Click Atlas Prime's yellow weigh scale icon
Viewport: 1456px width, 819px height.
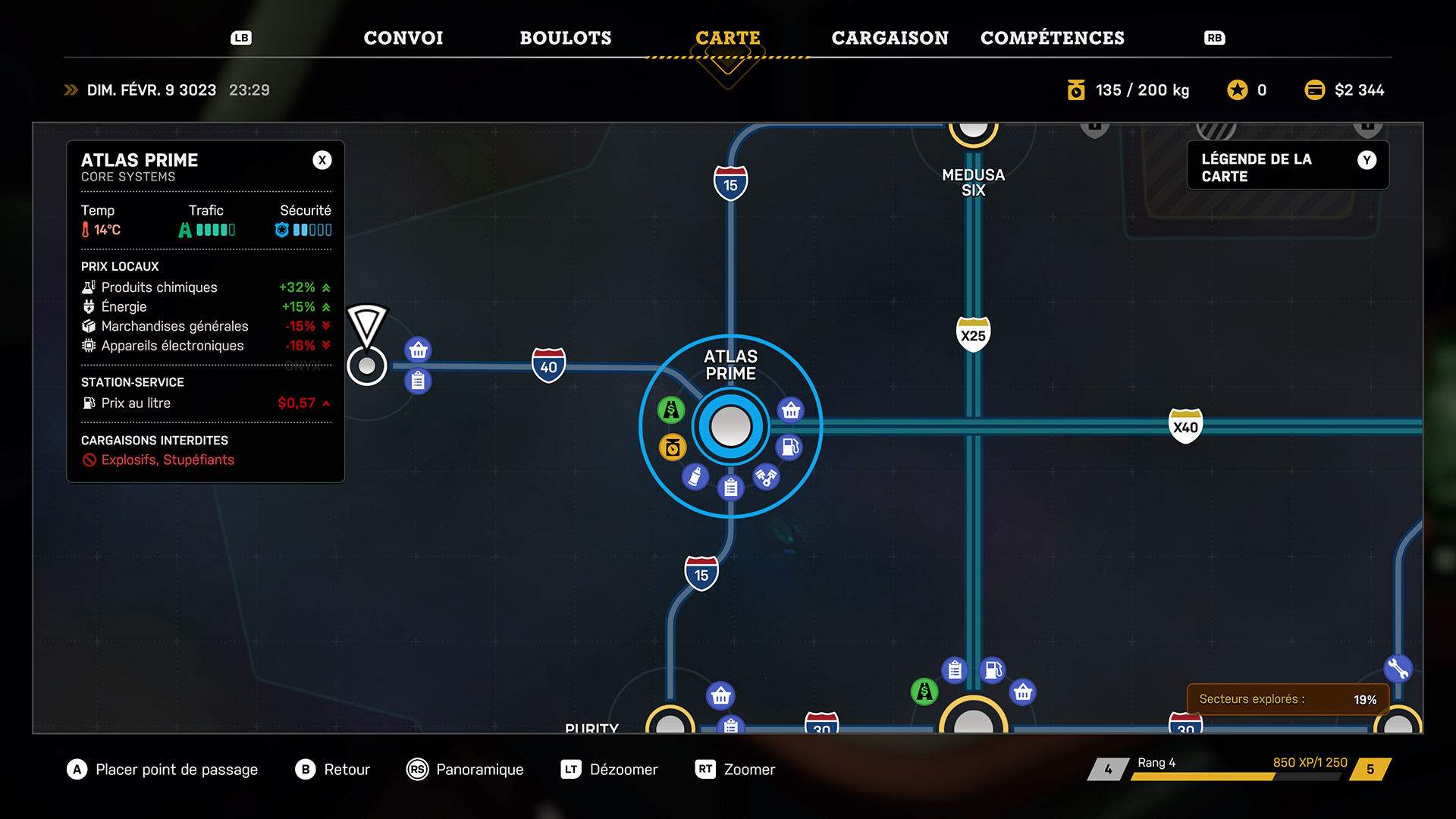pyautogui.click(x=672, y=447)
